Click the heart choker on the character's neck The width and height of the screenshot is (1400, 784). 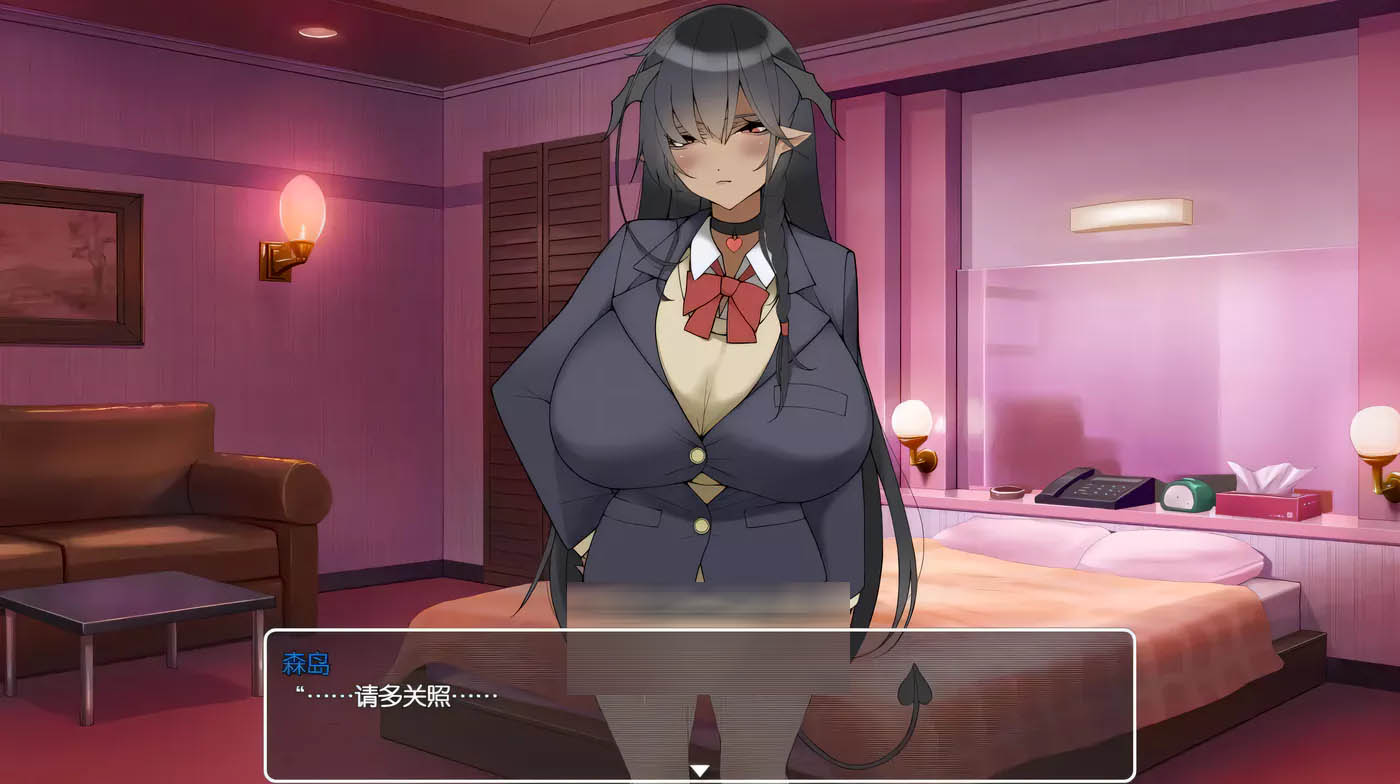733,235
